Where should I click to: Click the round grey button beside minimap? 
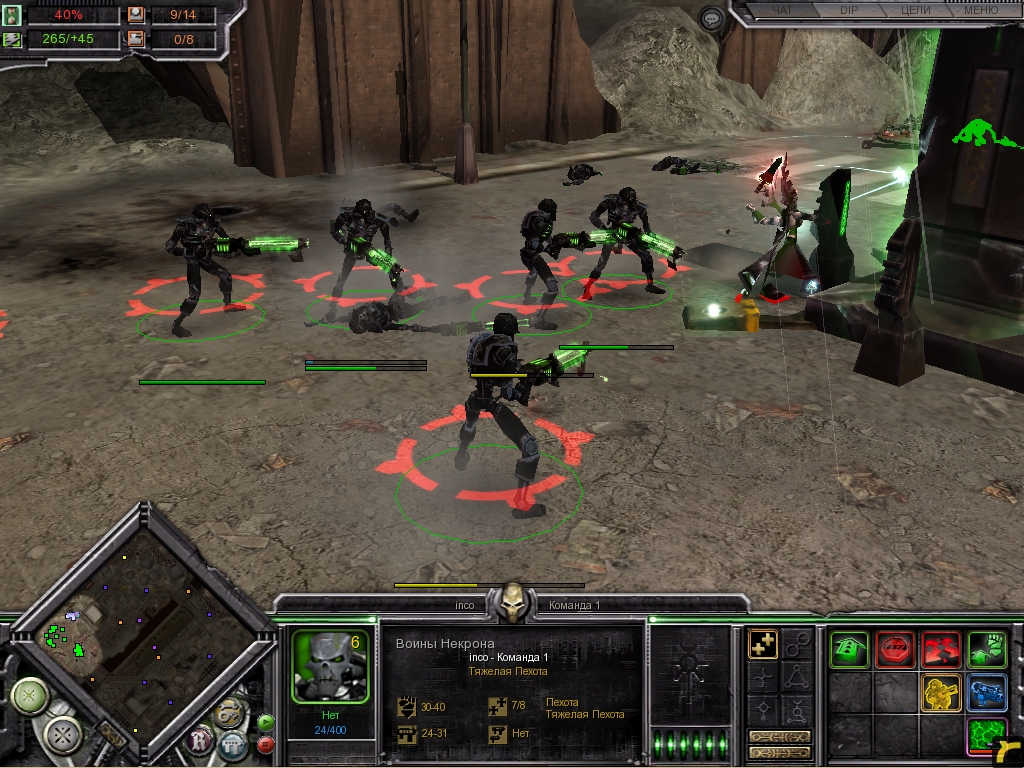click(64, 737)
